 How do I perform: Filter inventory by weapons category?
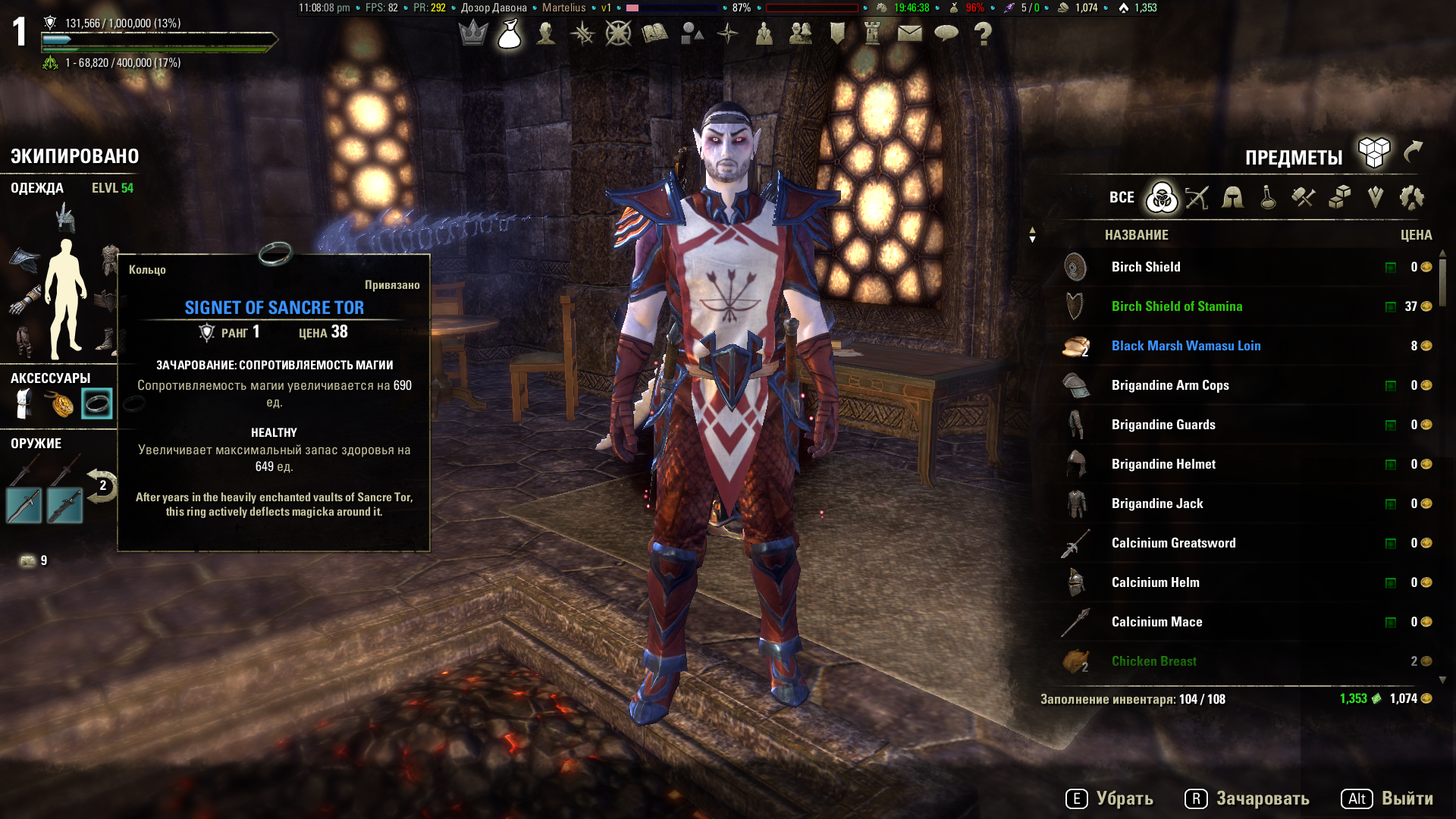1197,198
